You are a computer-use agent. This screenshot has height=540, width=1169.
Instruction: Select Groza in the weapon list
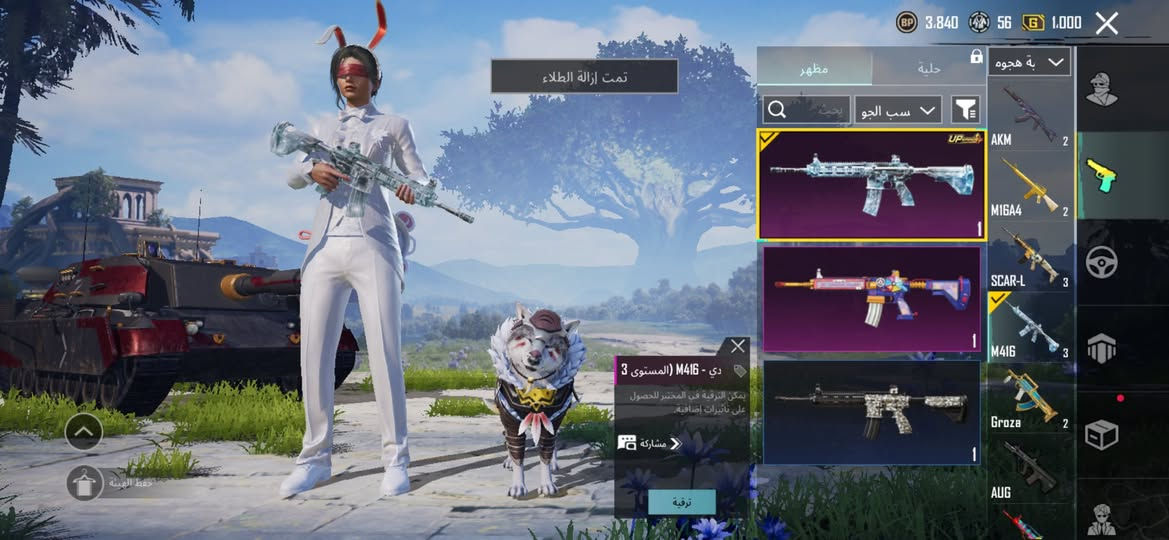[x=1030, y=399]
